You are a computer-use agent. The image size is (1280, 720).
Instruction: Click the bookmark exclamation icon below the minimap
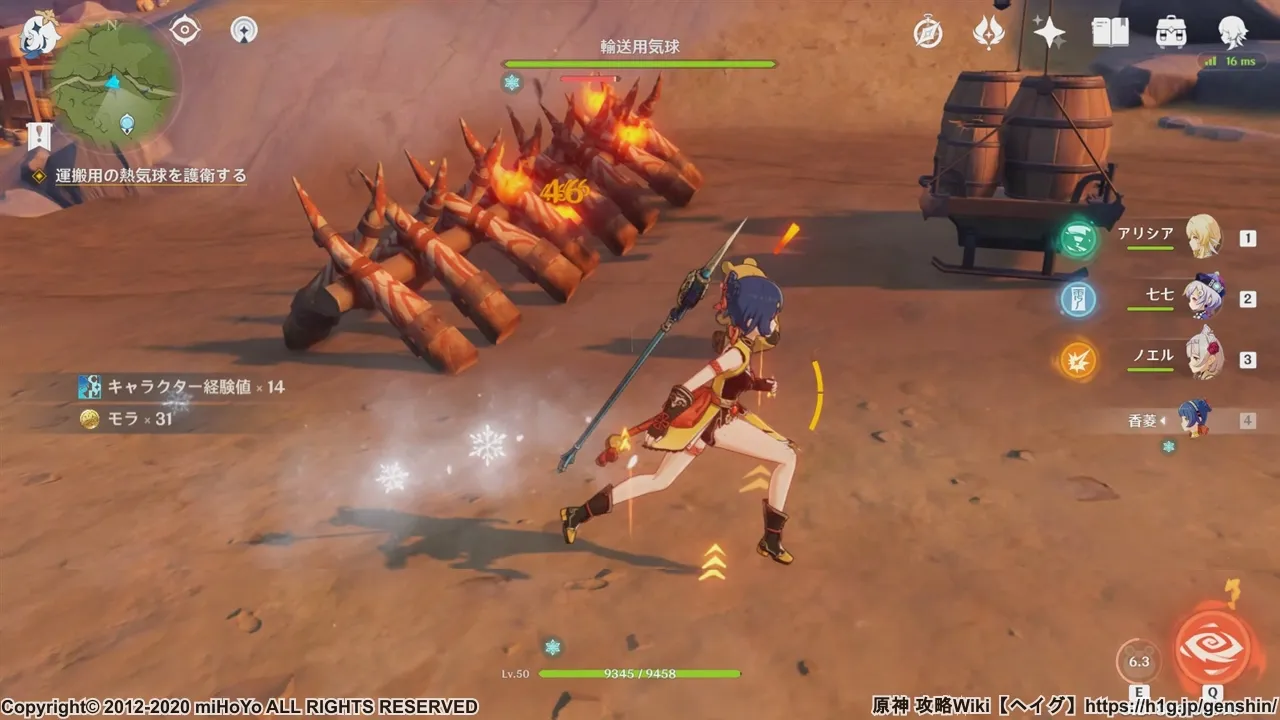tap(39, 136)
